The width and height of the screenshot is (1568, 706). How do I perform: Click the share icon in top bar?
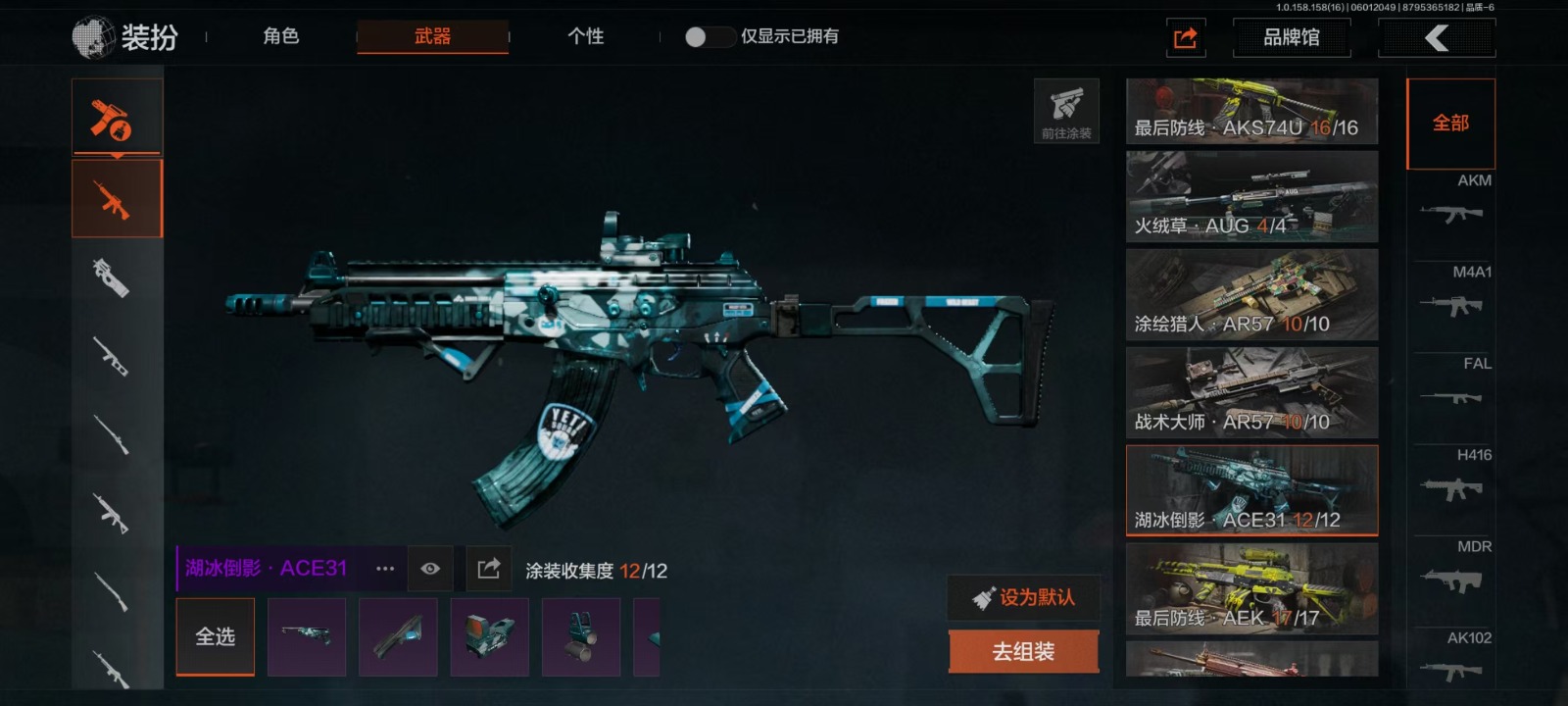tap(1186, 38)
